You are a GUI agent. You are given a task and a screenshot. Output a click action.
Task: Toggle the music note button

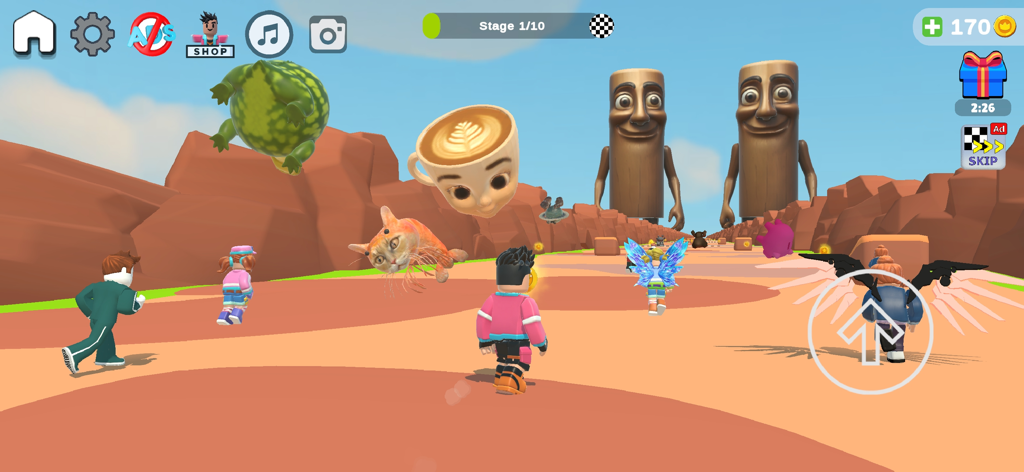pyautogui.click(x=268, y=34)
